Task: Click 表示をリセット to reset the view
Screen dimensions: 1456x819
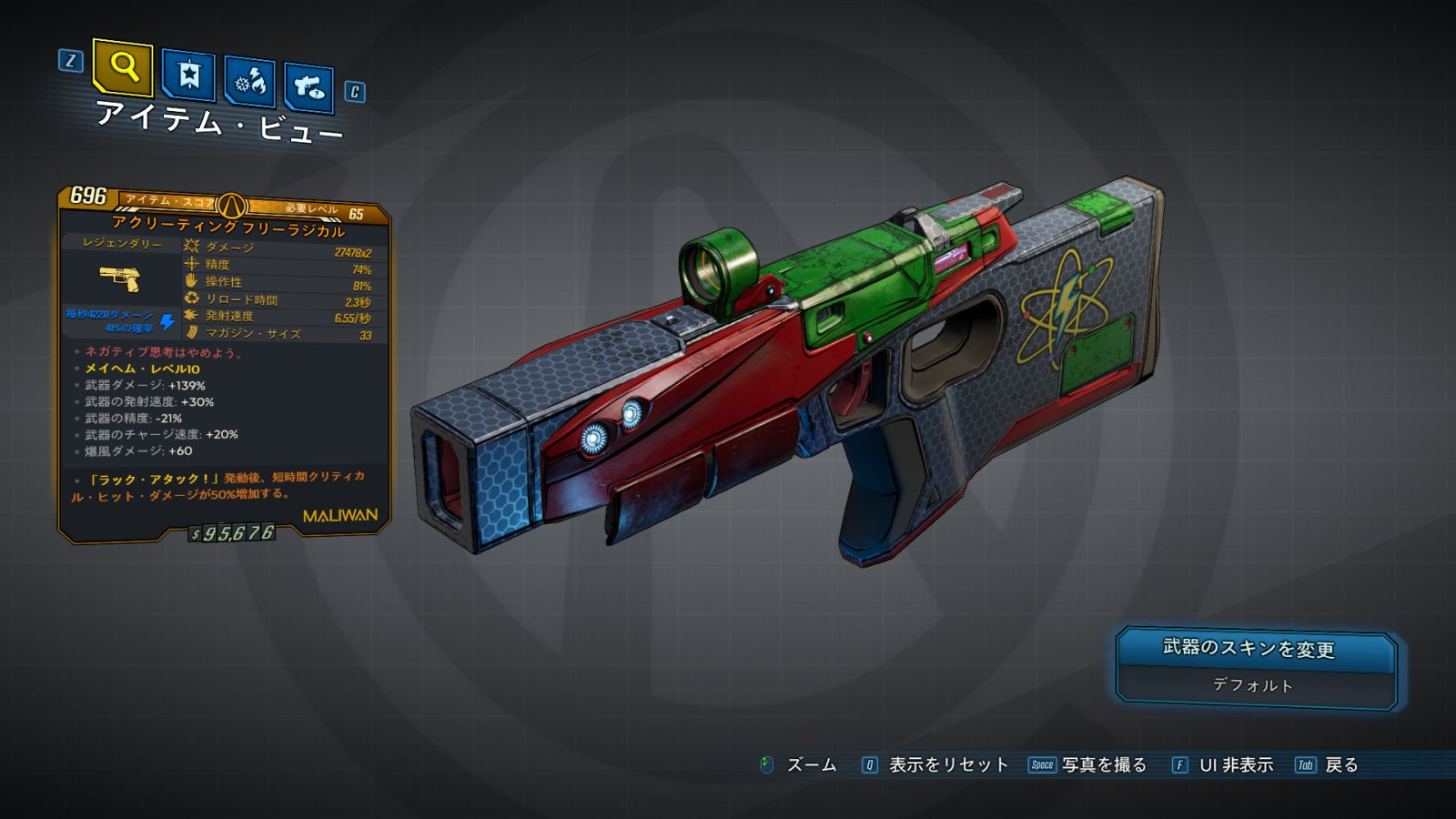Action: tap(947, 765)
